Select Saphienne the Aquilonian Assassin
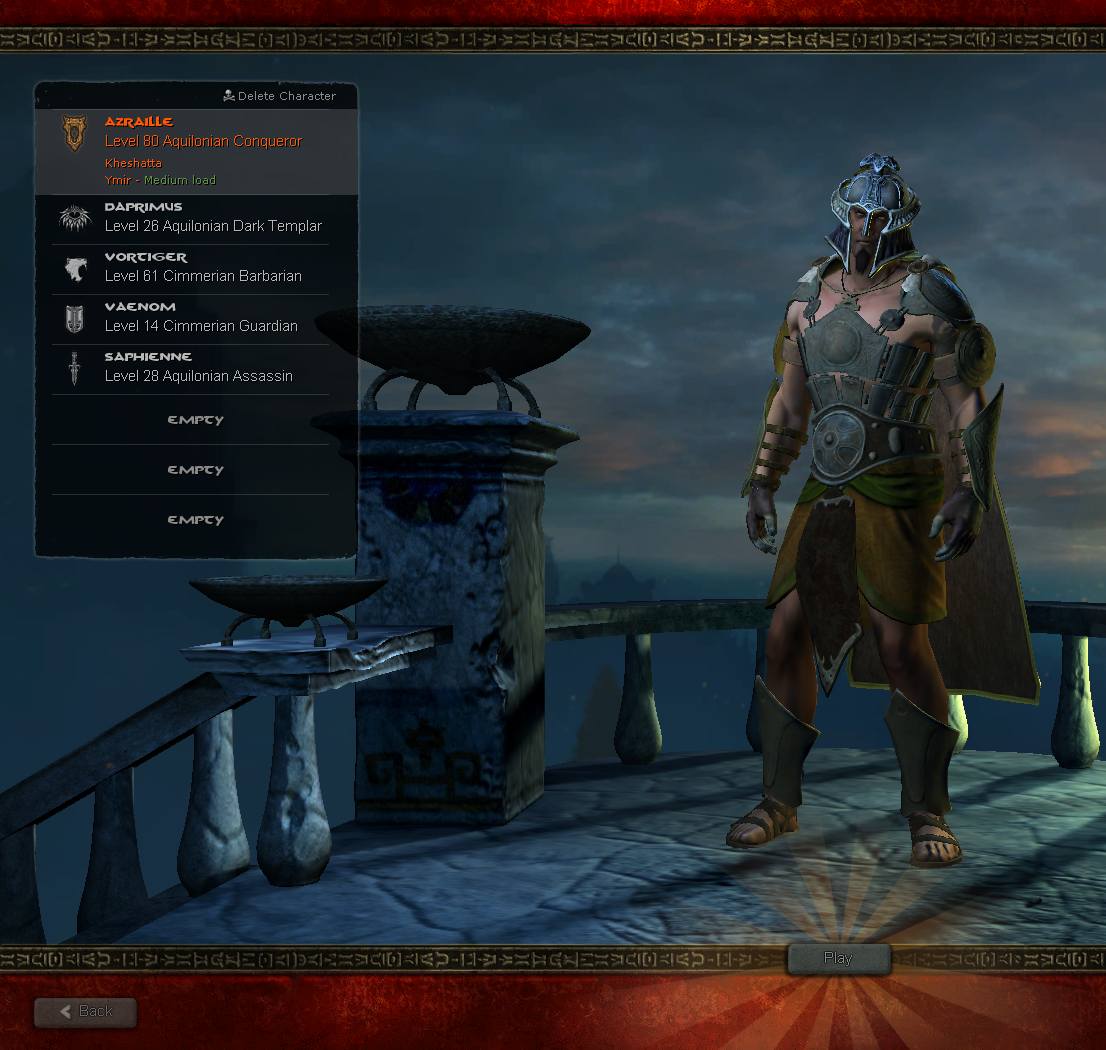The image size is (1106, 1050). (196, 368)
